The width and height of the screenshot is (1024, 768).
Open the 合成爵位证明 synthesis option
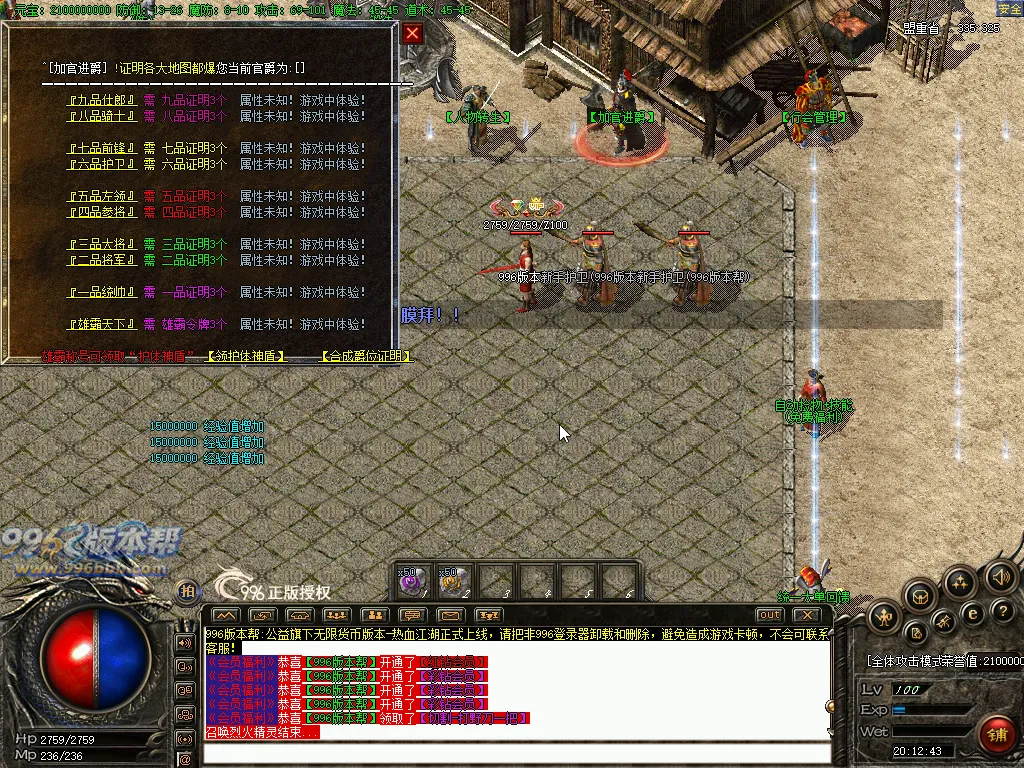(366, 356)
